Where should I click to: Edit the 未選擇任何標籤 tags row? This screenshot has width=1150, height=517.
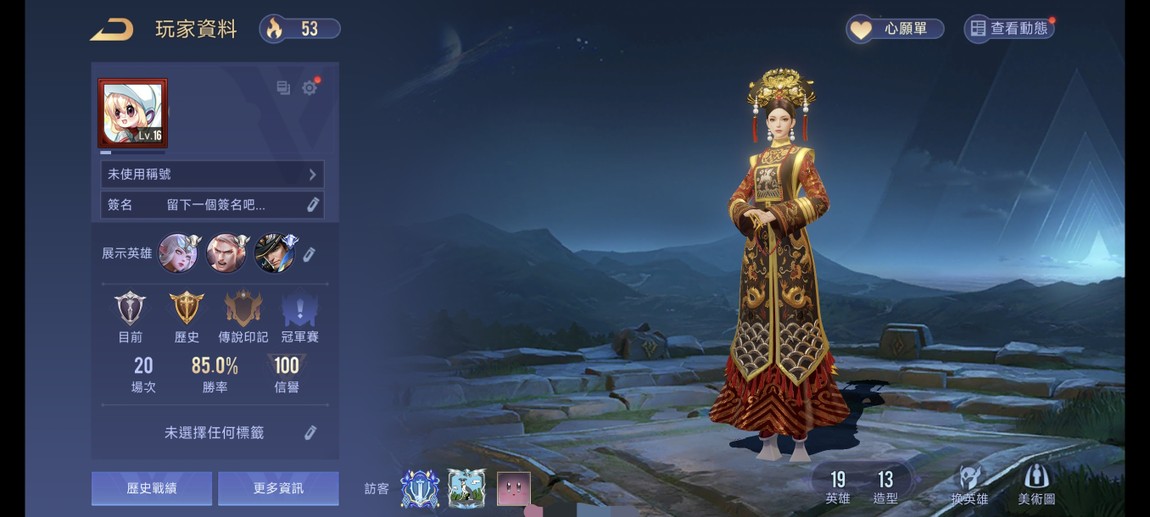pyautogui.click(x=310, y=433)
